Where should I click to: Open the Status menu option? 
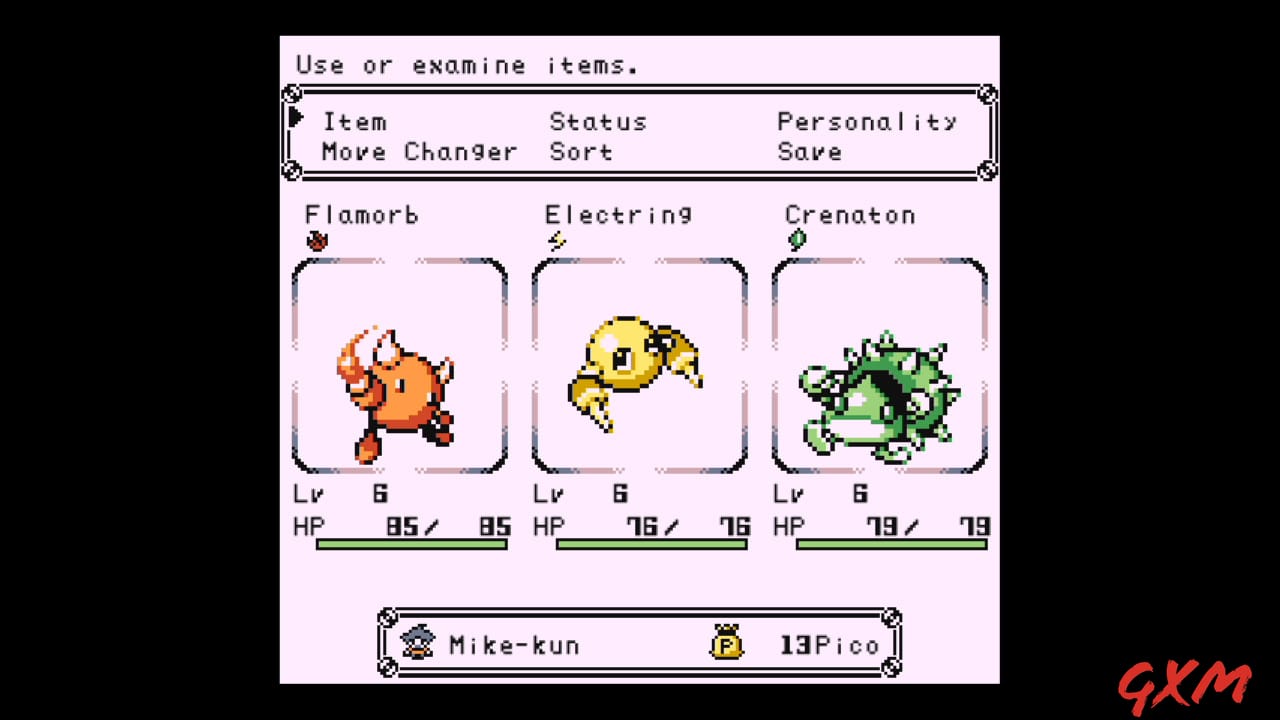[597, 121]
